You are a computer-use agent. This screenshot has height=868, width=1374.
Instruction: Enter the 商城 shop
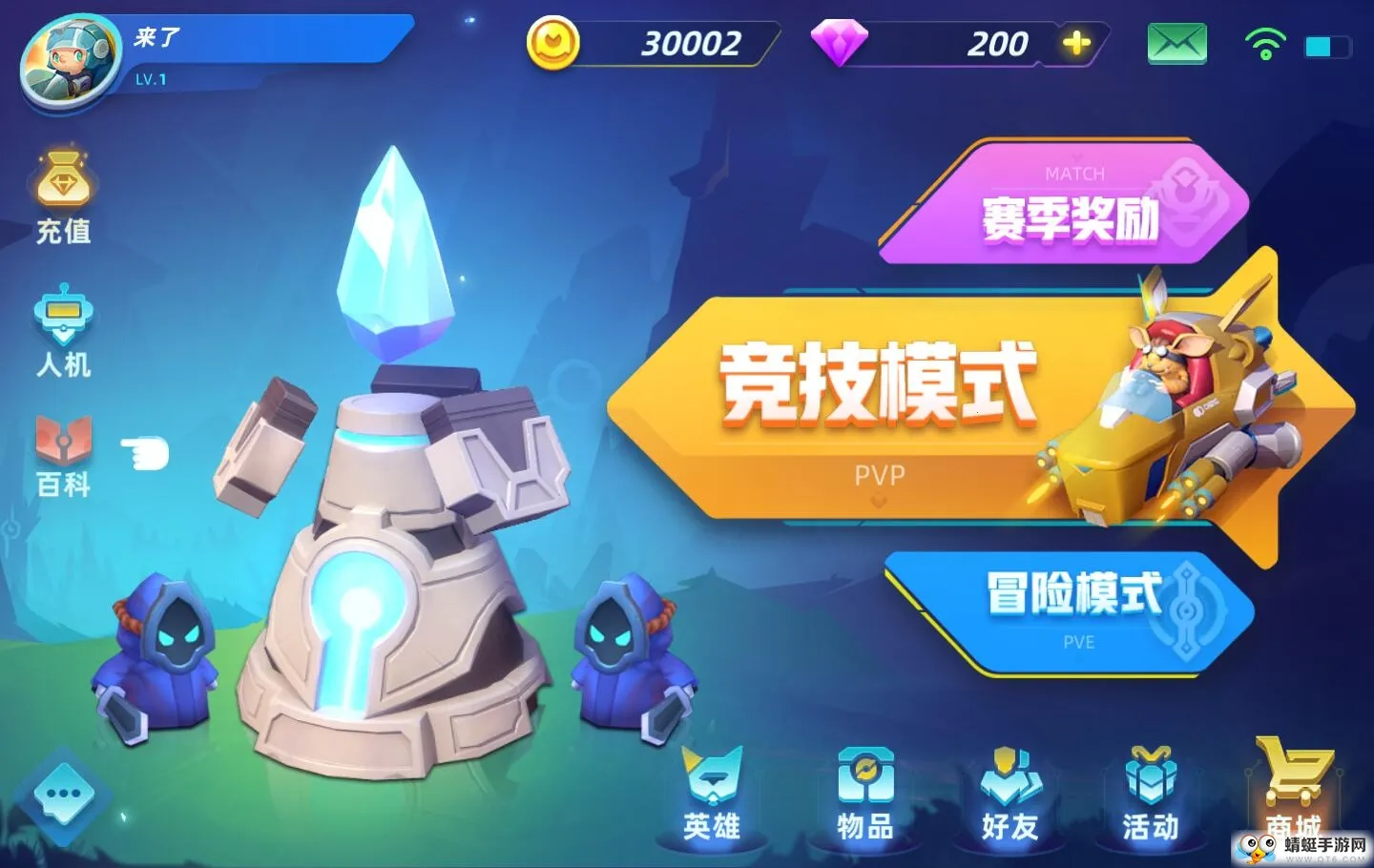point(1293,795)
